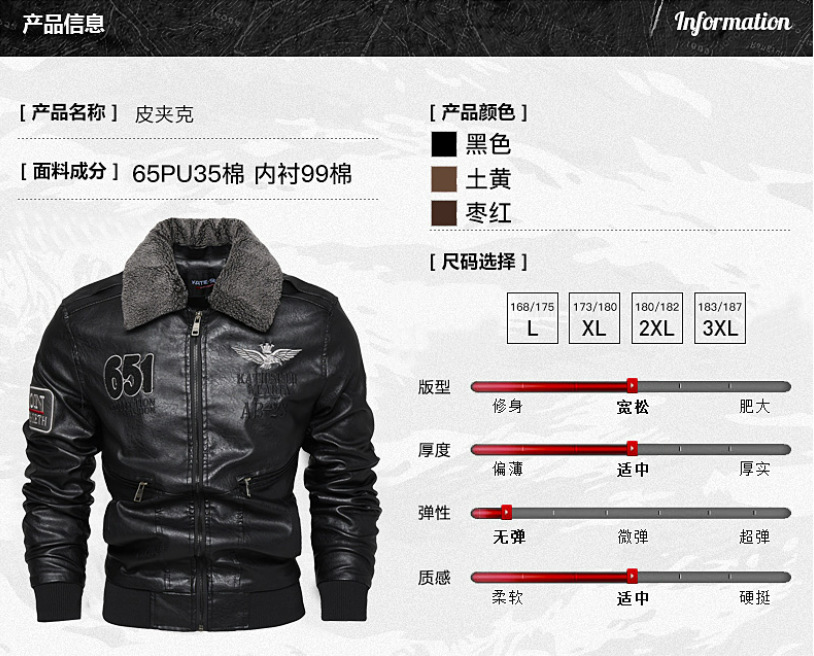
Task: Pick the jujube red (枣红) color swatch
Action: (x=444, y=213)
